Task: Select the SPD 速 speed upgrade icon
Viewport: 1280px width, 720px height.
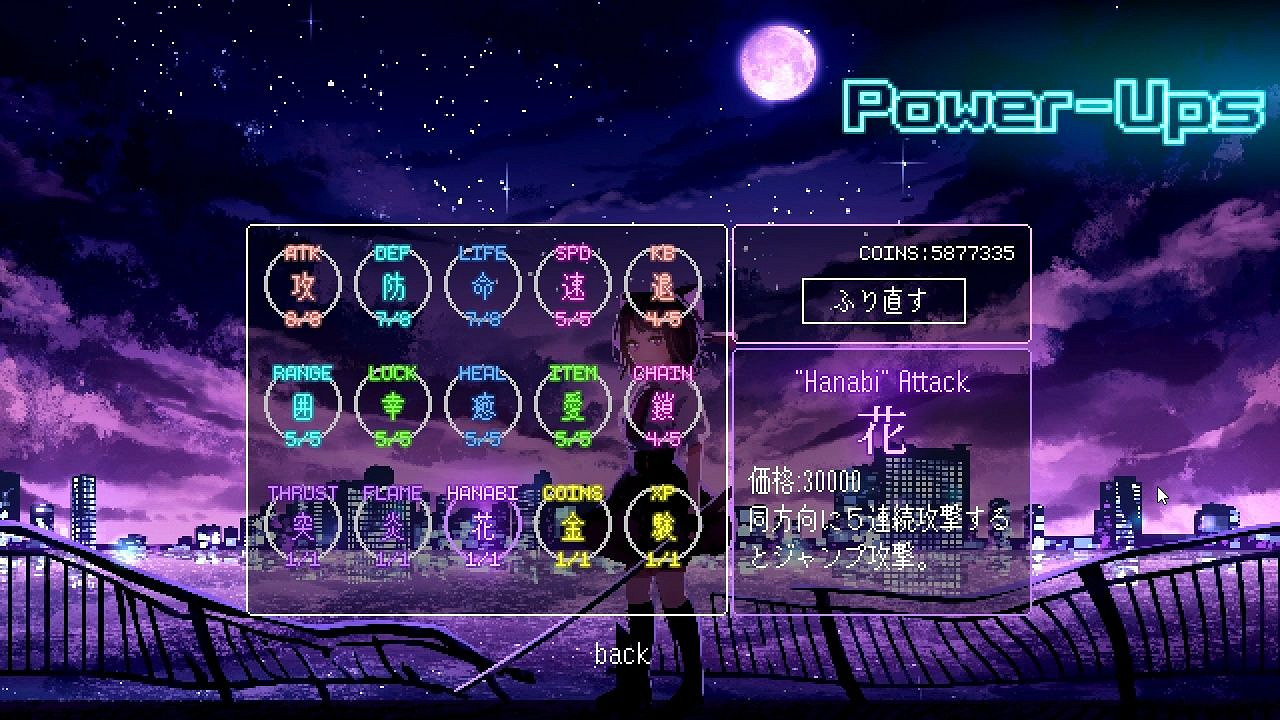Action: (x=572, y=285)
